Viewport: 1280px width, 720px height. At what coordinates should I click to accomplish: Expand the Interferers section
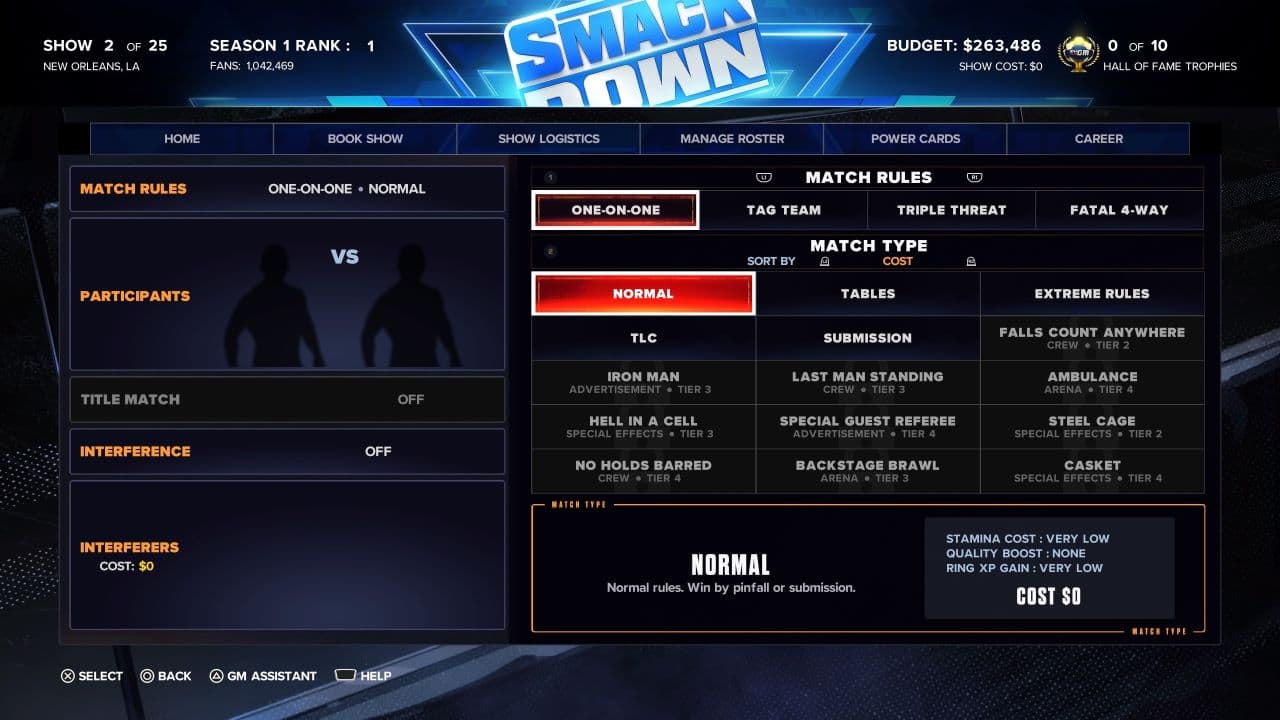287,555
